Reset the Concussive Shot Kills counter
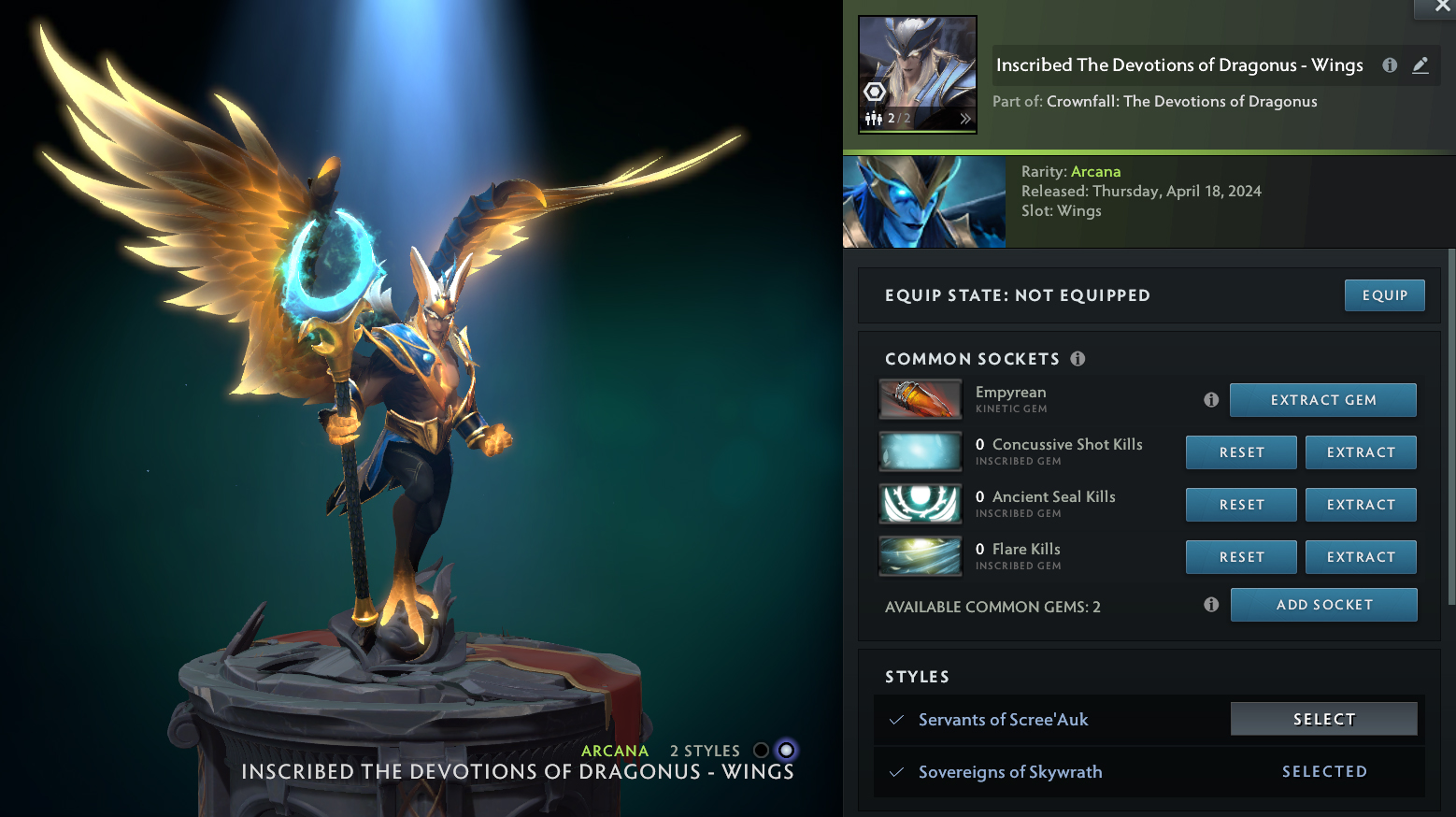 tap(1241, 452)
